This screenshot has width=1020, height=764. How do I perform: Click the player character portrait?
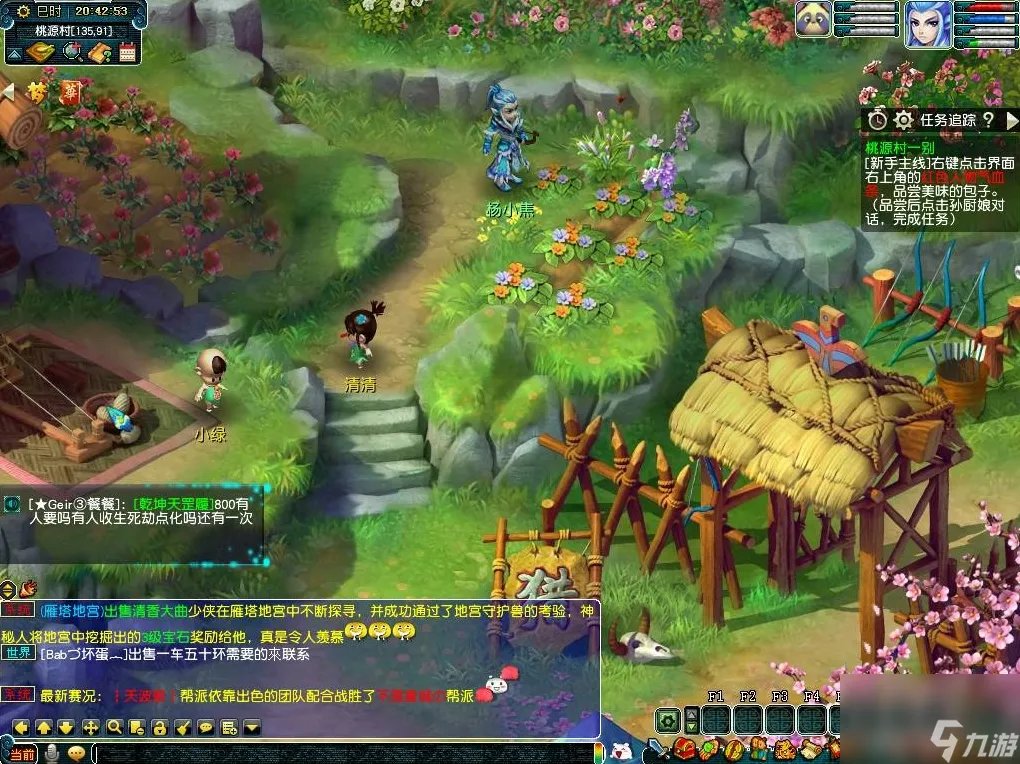(x=927, y=24)
